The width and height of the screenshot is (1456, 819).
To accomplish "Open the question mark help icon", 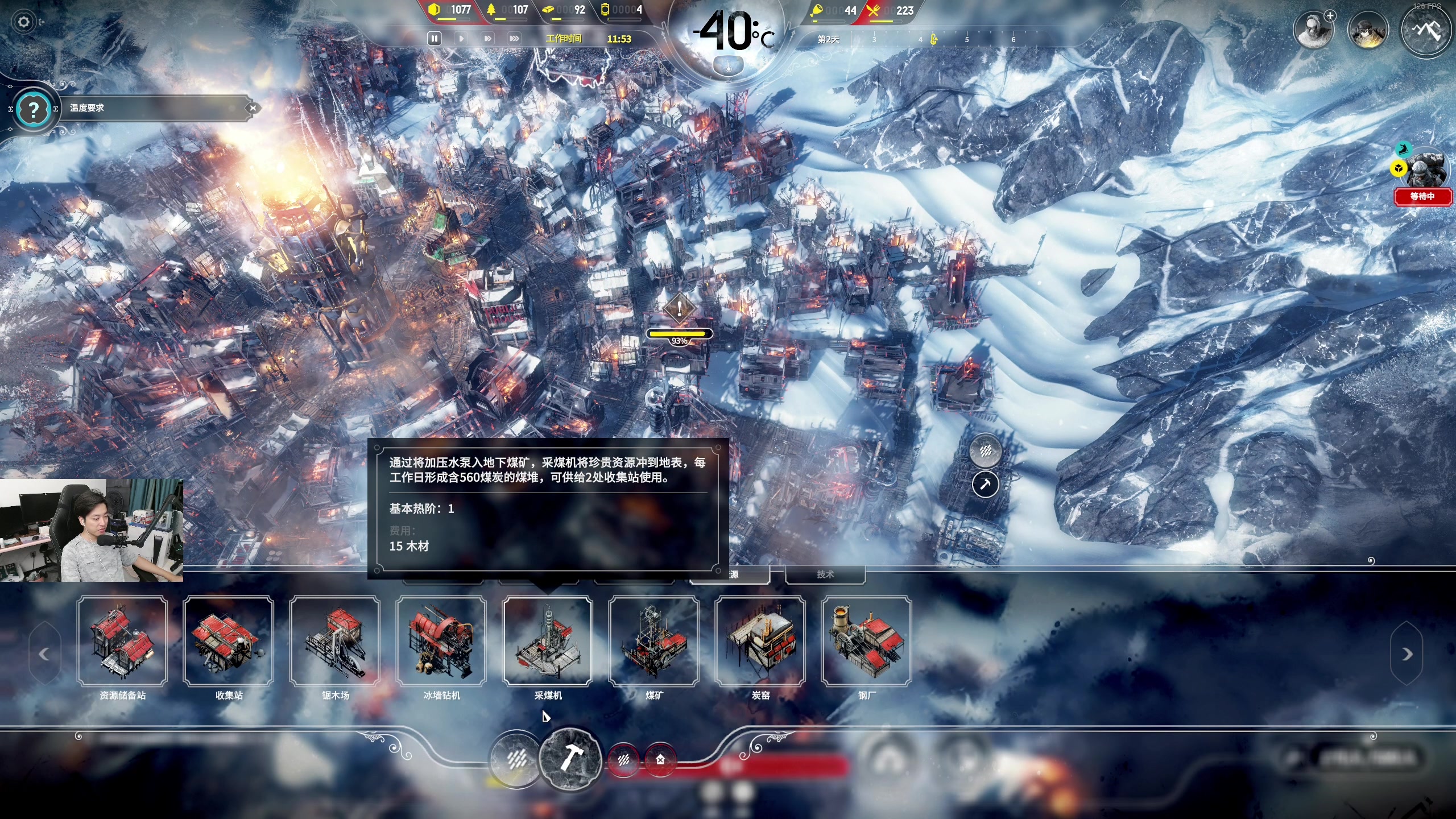I will (x=34, y=109).
